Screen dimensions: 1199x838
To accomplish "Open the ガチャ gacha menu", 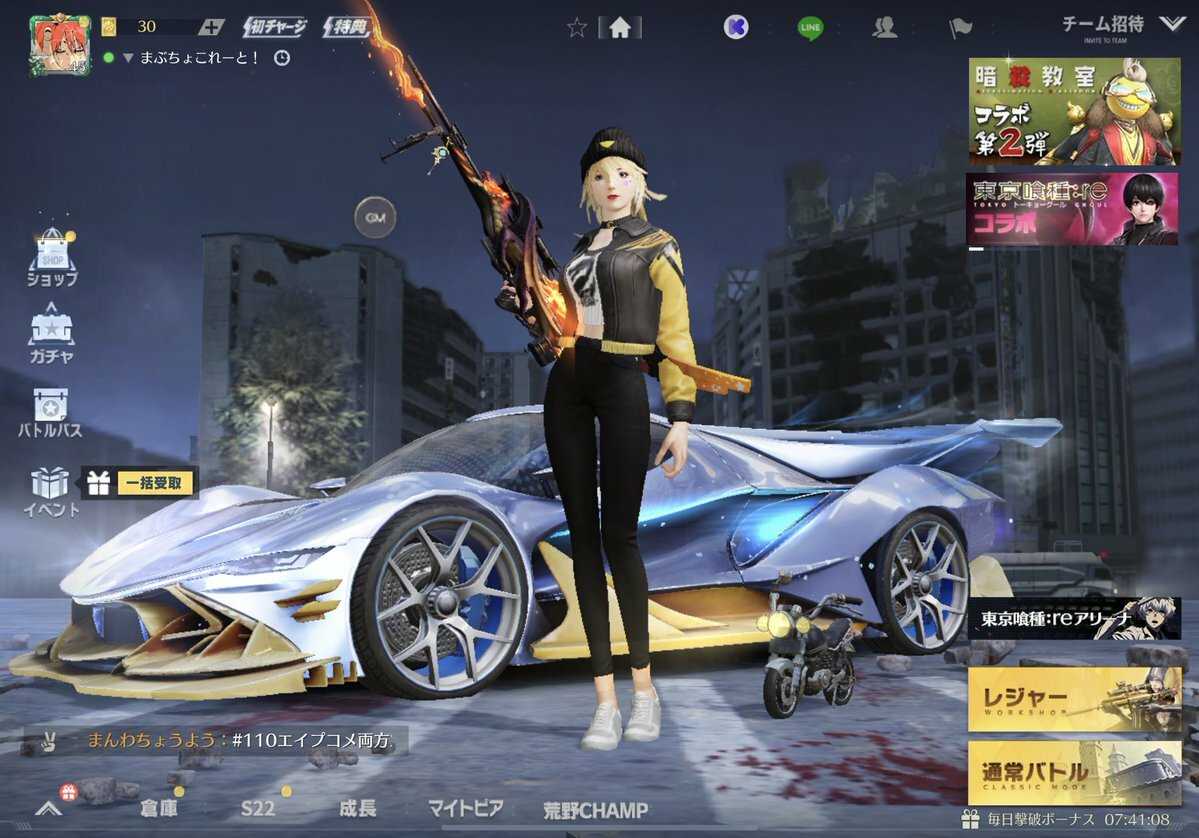I will (x=51, y=333).
